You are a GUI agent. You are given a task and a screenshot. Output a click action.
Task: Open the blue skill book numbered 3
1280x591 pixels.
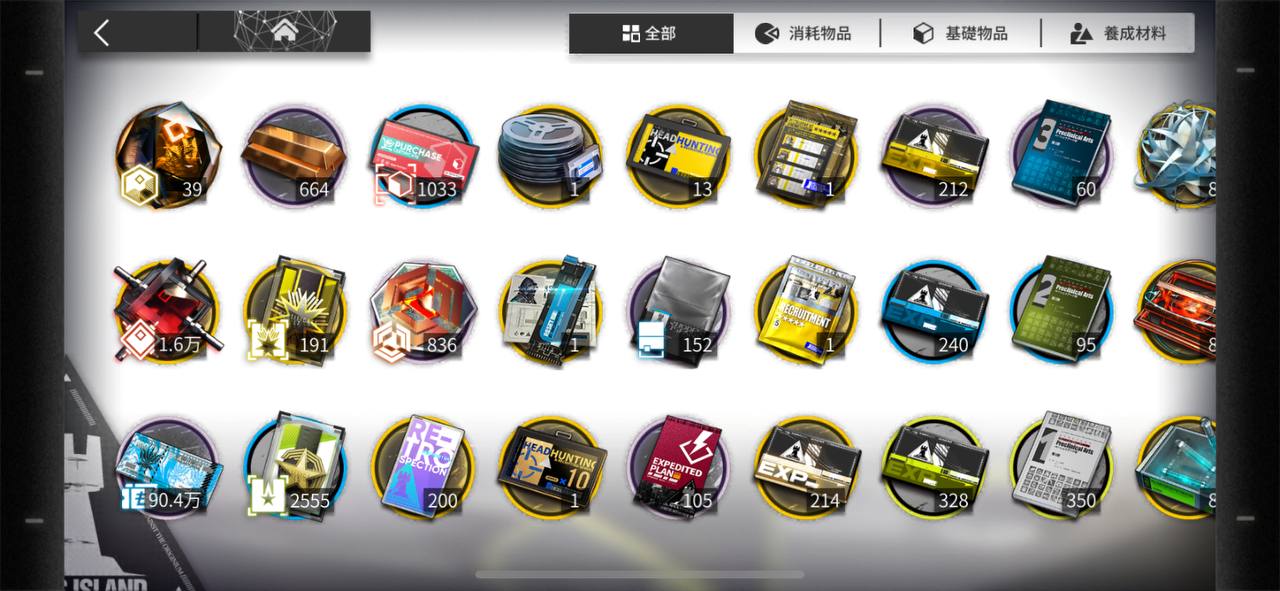(x=1060, y=150)
